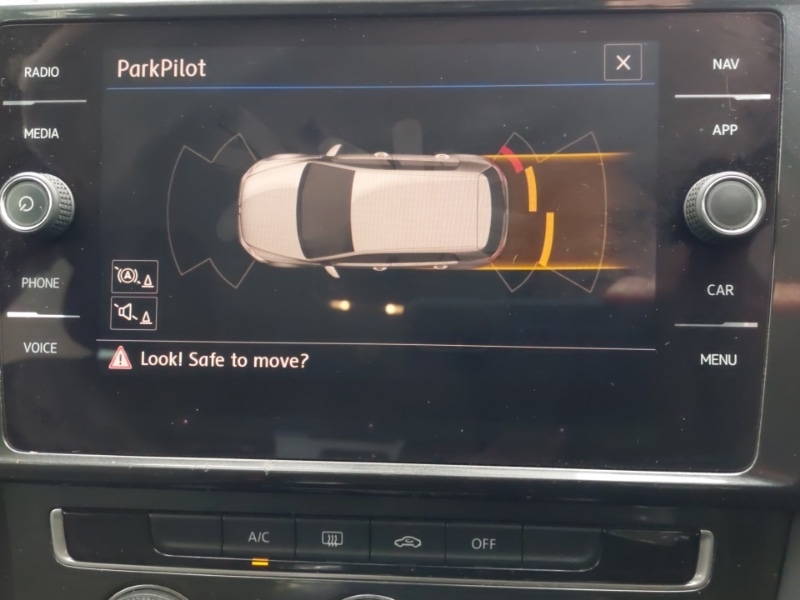Activate VOICE control
The height and width of the screenshot is (600, 800).
click(x=41, y=348)
